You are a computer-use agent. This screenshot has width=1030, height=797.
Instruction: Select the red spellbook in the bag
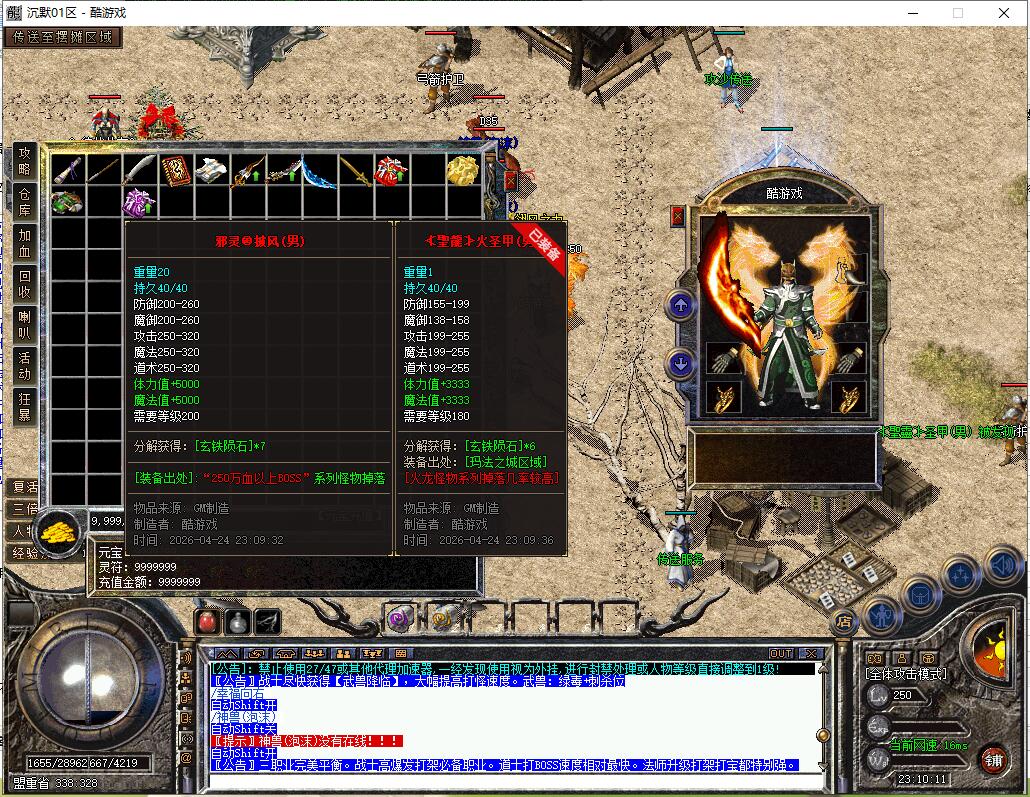(176, 171)
